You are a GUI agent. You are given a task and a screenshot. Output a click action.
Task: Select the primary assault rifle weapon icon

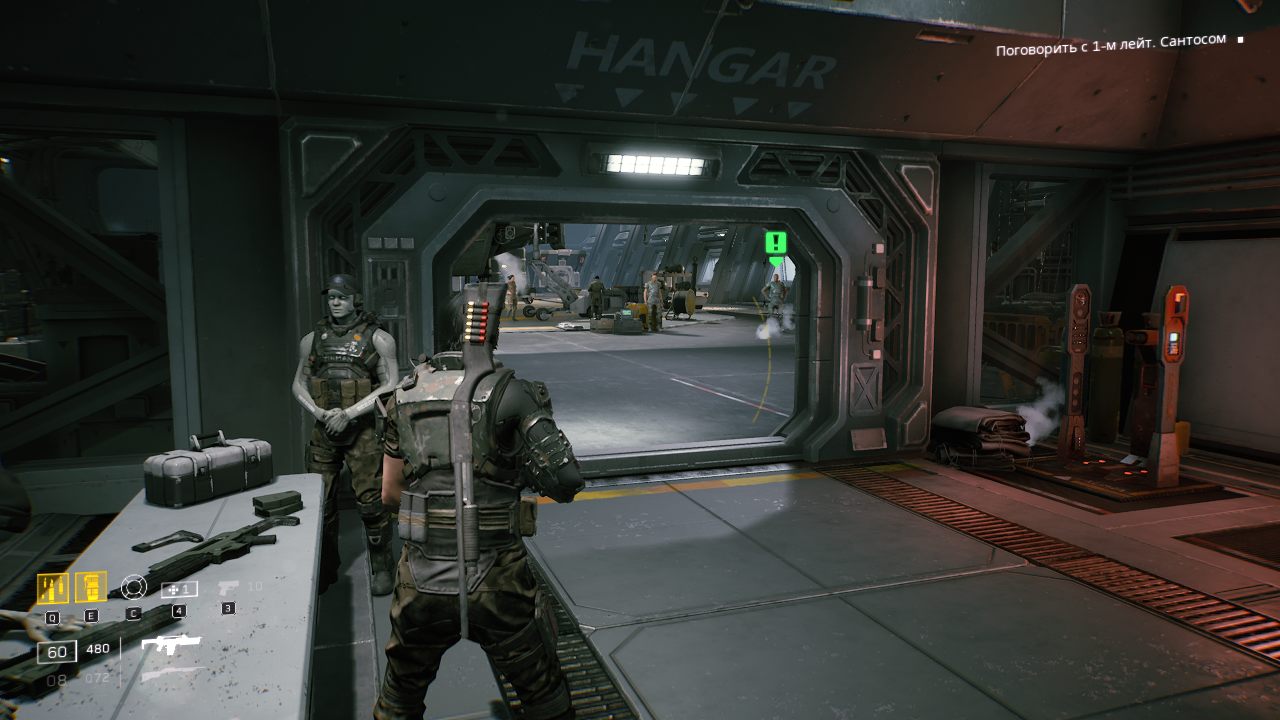[170, 645]
